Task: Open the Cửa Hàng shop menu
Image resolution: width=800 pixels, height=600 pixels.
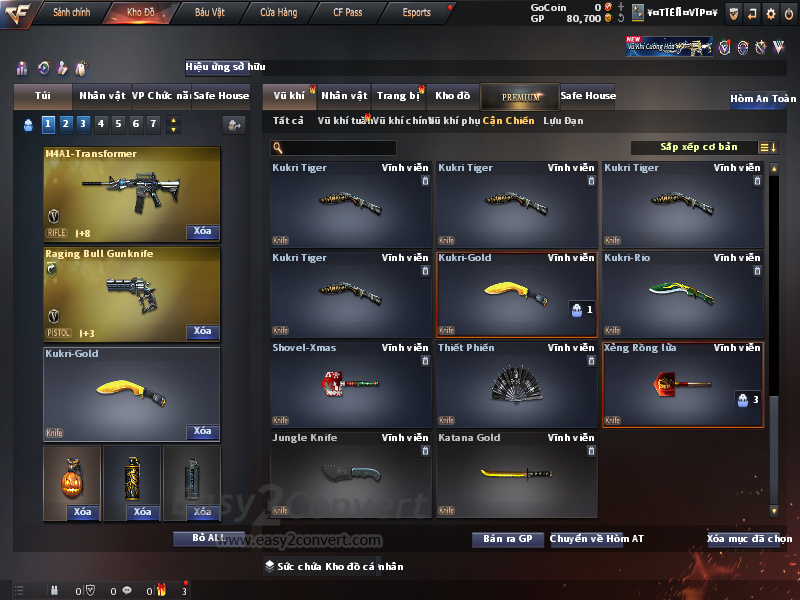Action: tap(279, 13)
